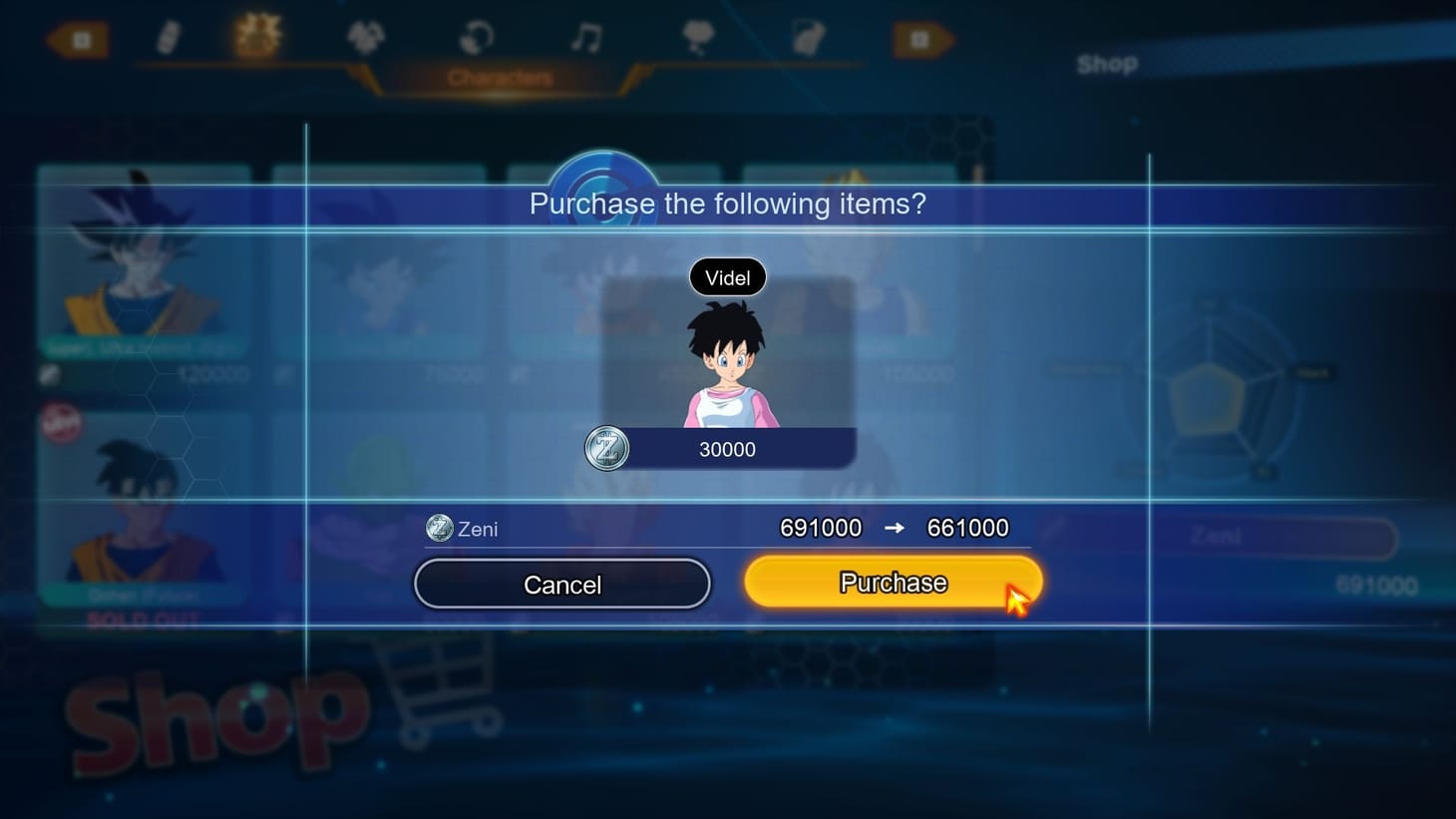1456x819 pixels.
Task: Switch to the Characters tab
Action: (x=502, y=75)
